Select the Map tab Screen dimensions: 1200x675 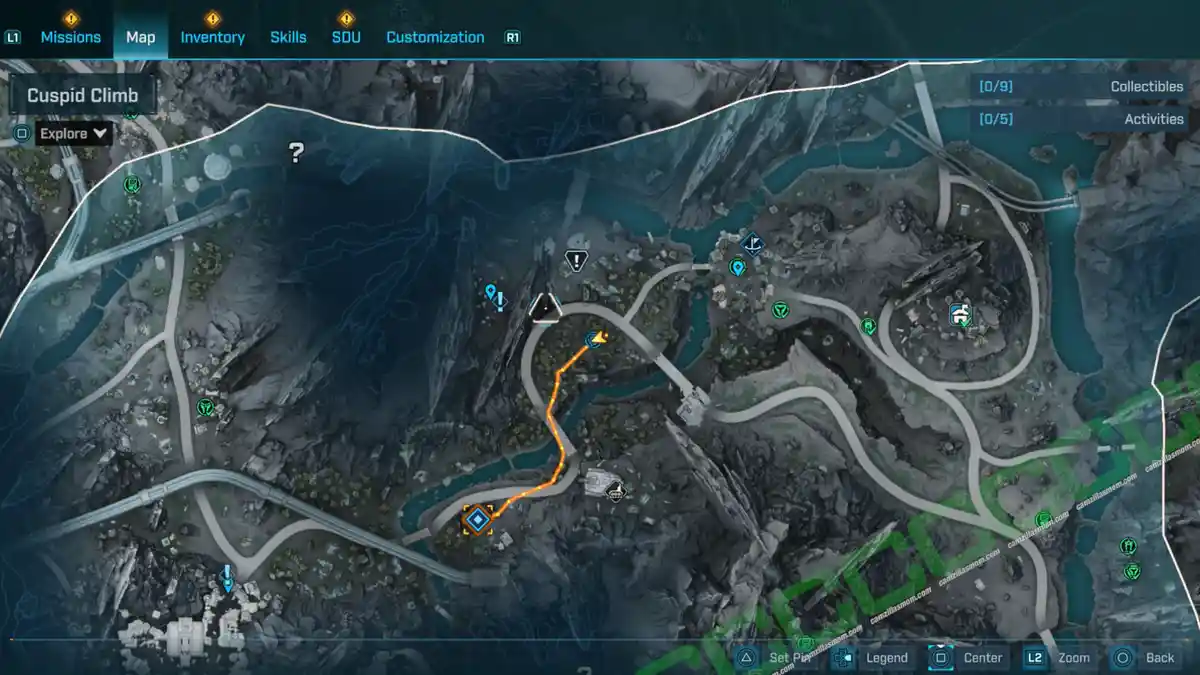click(140, 37)
